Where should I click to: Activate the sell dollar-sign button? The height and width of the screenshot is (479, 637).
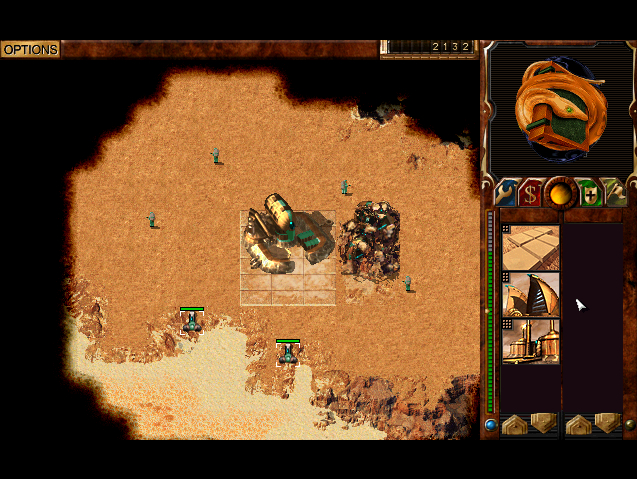point(532,191)
